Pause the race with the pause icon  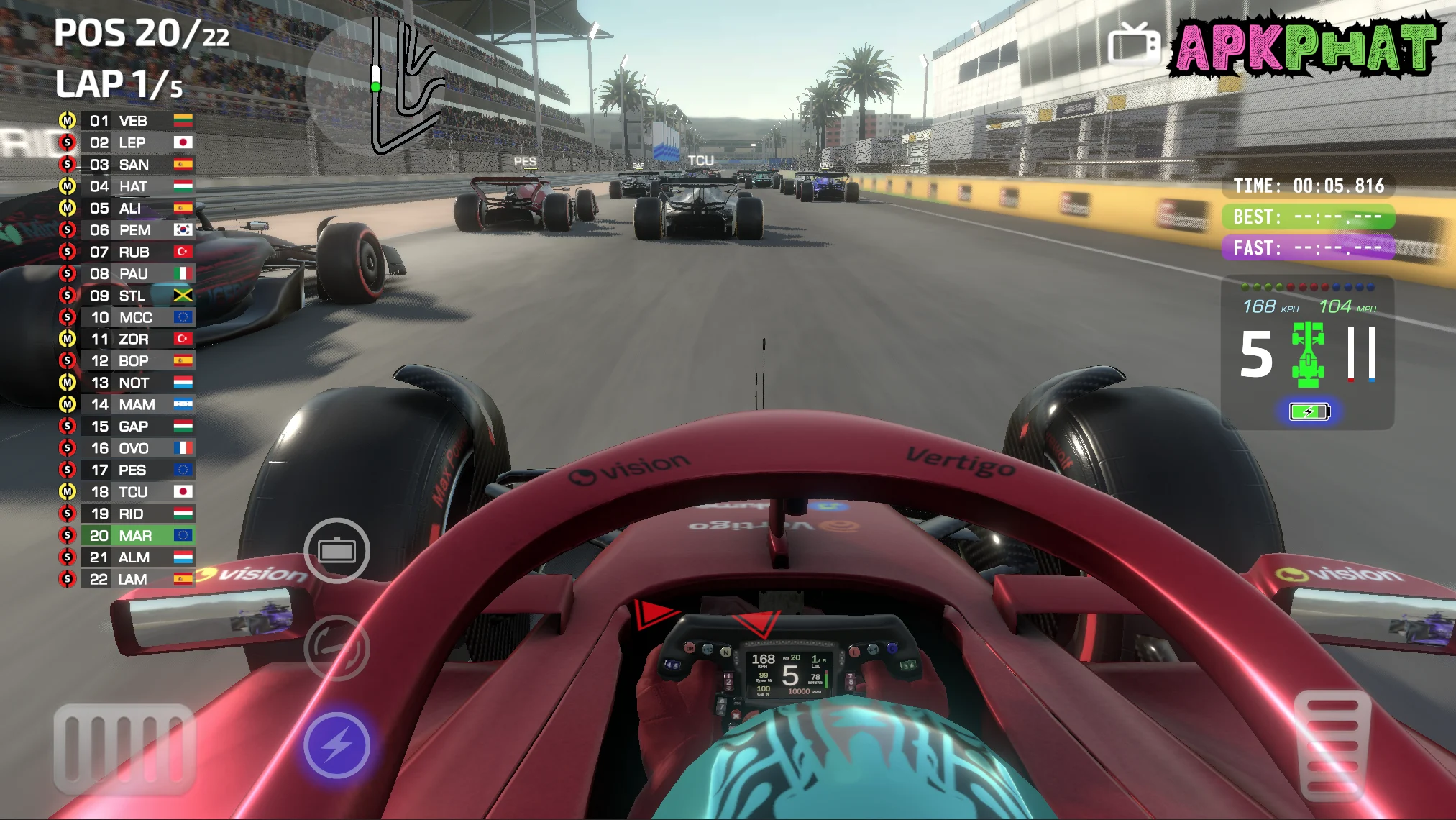pos(1361,353)
